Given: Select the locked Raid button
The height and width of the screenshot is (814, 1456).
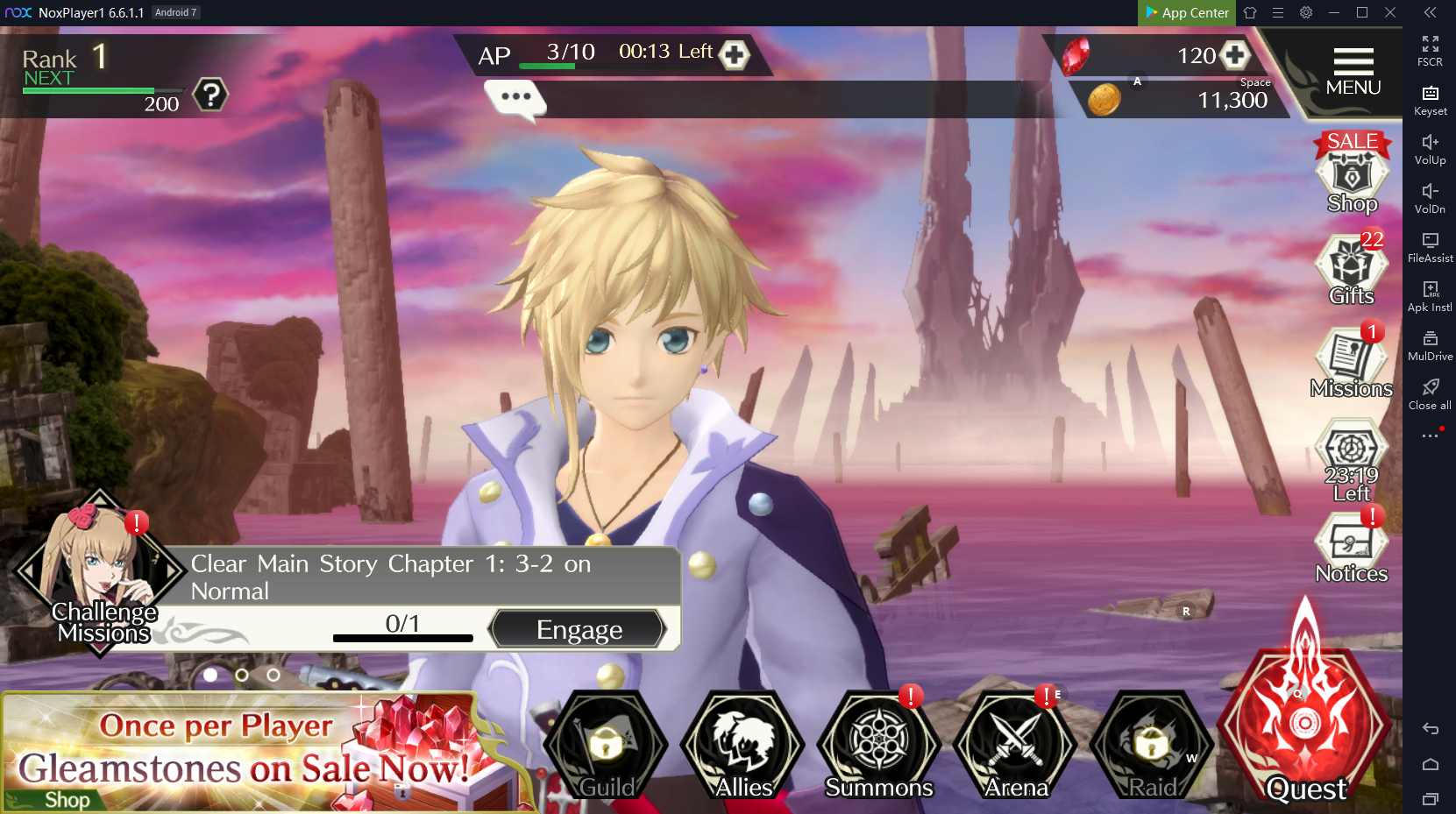Looking at the screenshot, I should (1152, 747).
